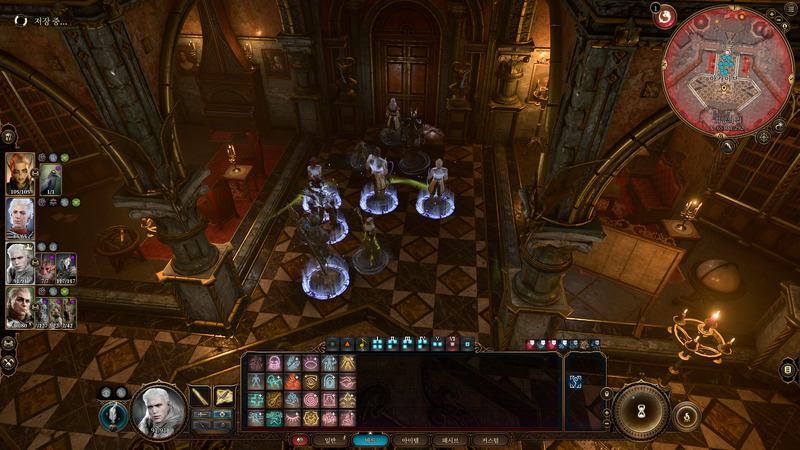Select the silver-haired second party portrait
Screen dimensions: 800x450
(x=21, y=217)
